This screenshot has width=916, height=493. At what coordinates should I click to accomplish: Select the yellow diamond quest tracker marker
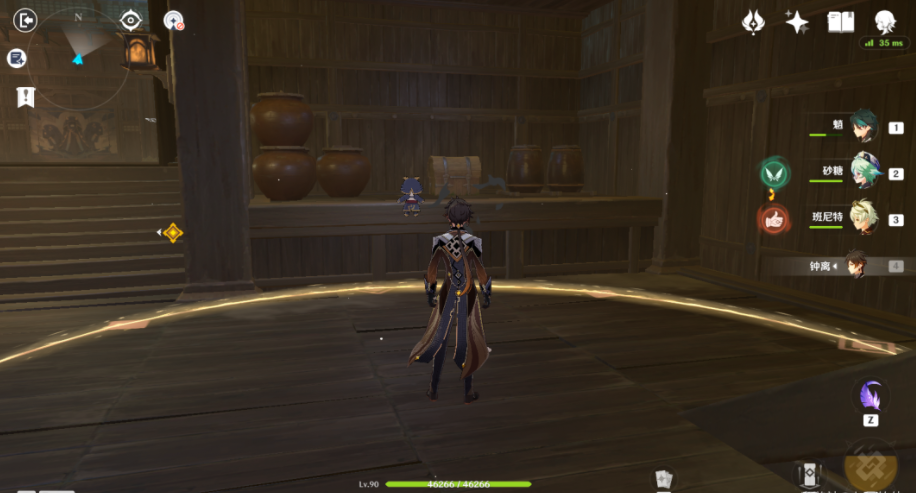[x=173, y=233]
